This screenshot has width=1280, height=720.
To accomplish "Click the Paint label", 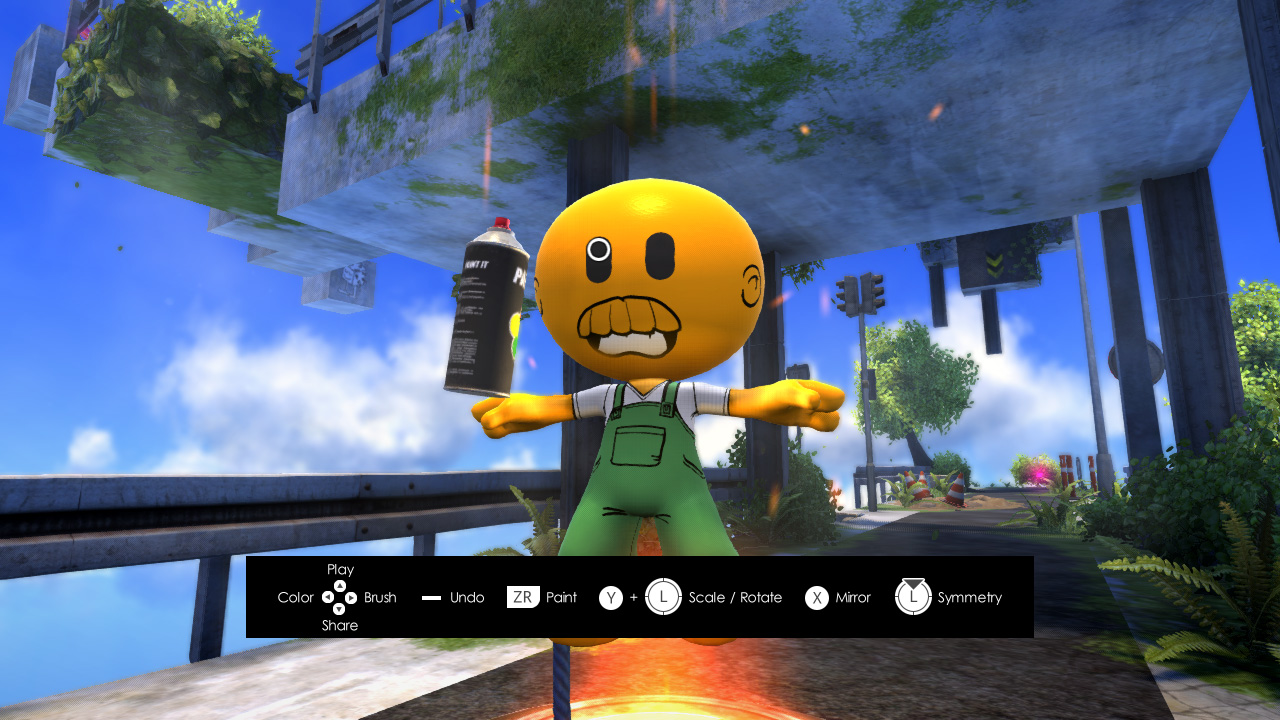I will click(x=560, y=597).
